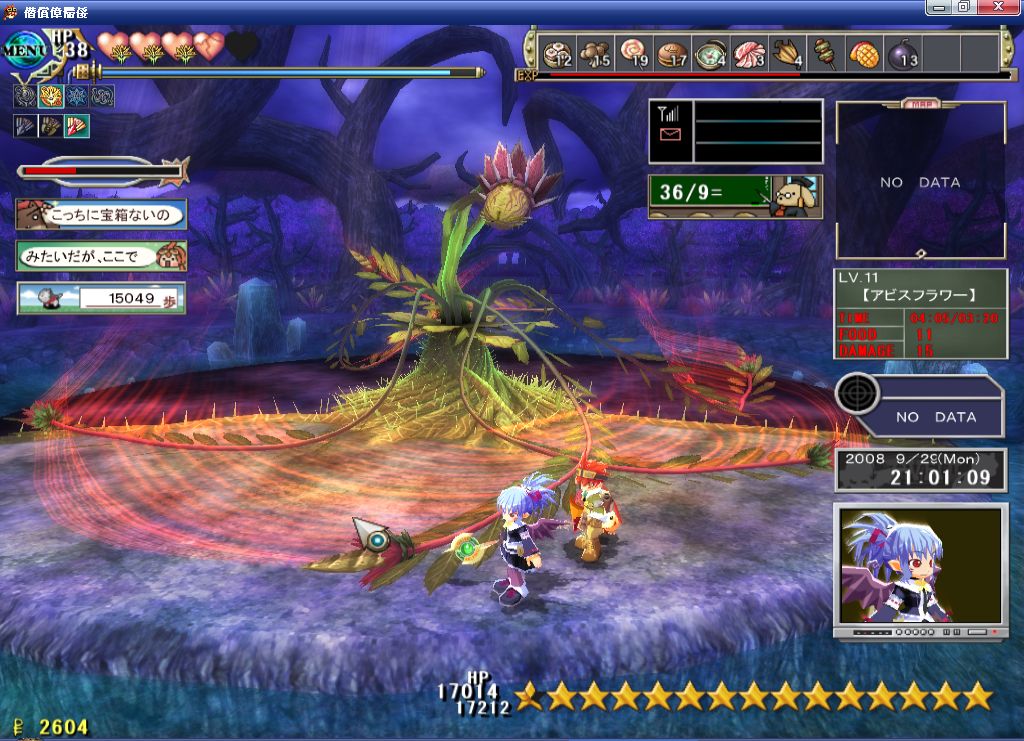1024x741 pixels.
Task: Select the swirl lollipop item slot
Action: coord(635,52)
